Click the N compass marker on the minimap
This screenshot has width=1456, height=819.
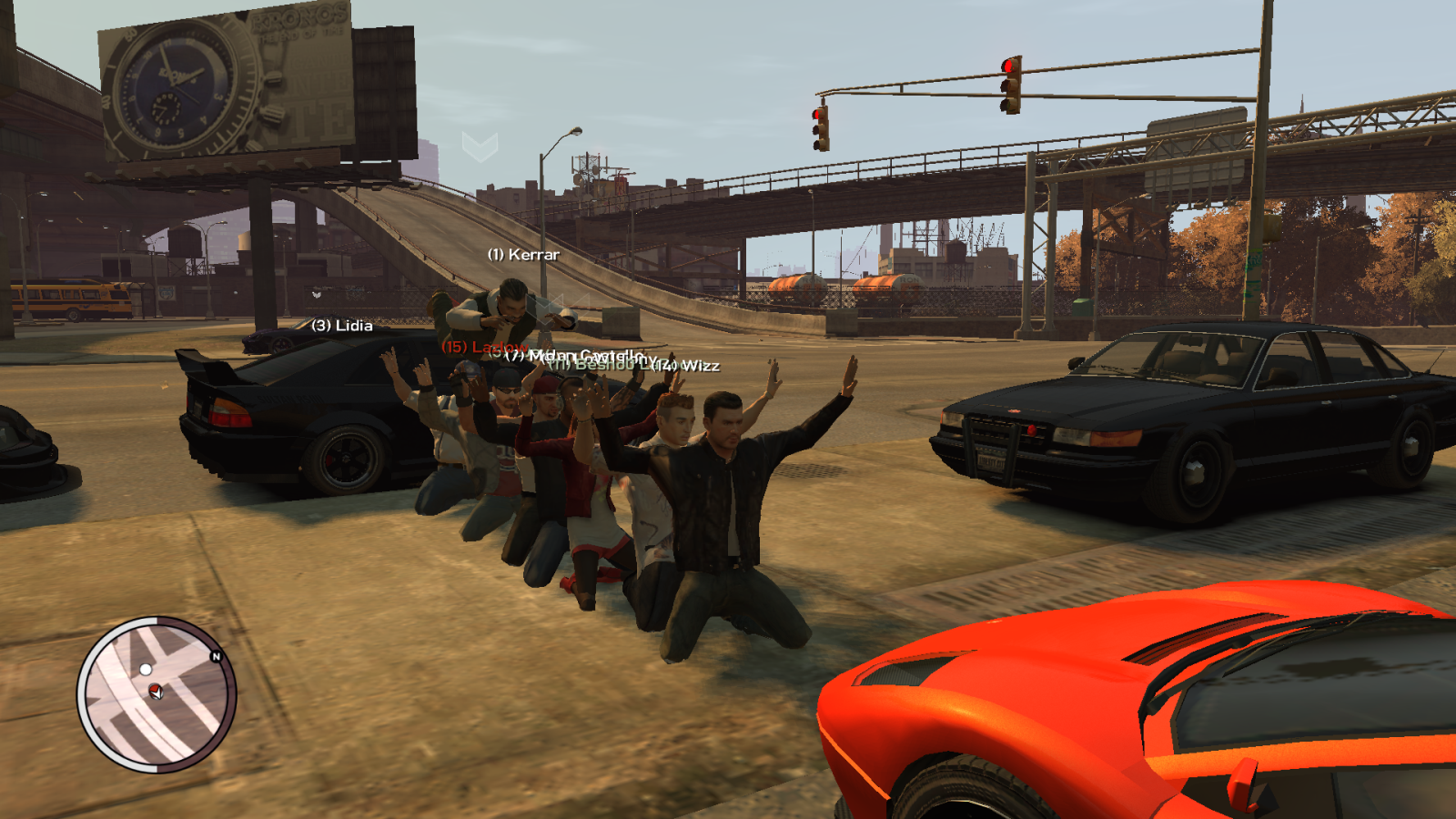coord(217,656)
